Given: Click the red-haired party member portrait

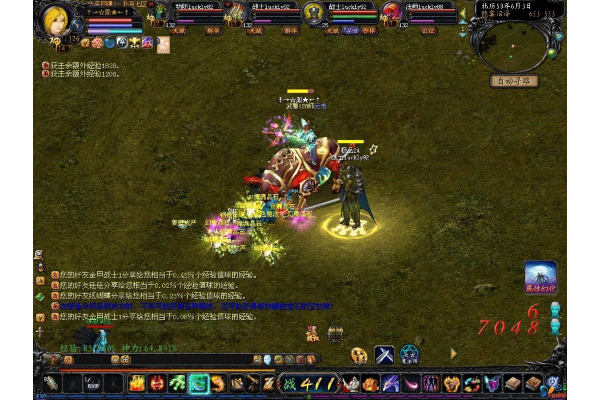Looking at the screenshot, I should pos(392,12).
